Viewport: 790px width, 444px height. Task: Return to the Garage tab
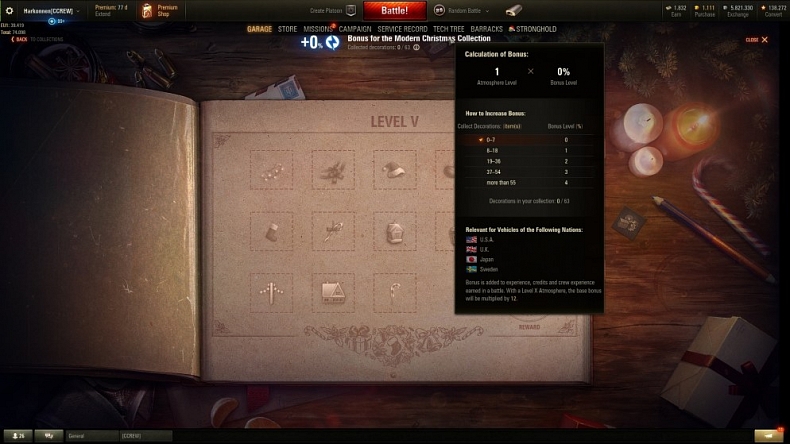point(260,29)
